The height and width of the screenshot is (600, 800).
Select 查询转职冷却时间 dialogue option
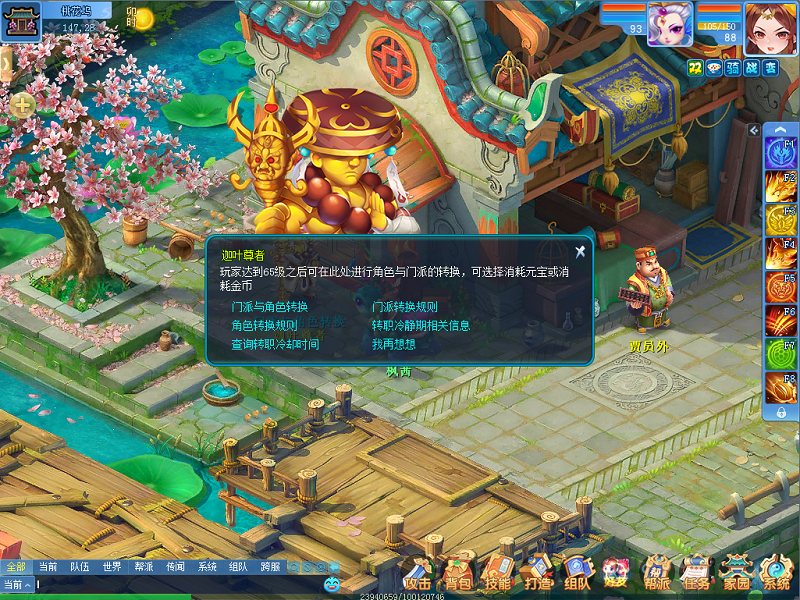click(275, 345)
